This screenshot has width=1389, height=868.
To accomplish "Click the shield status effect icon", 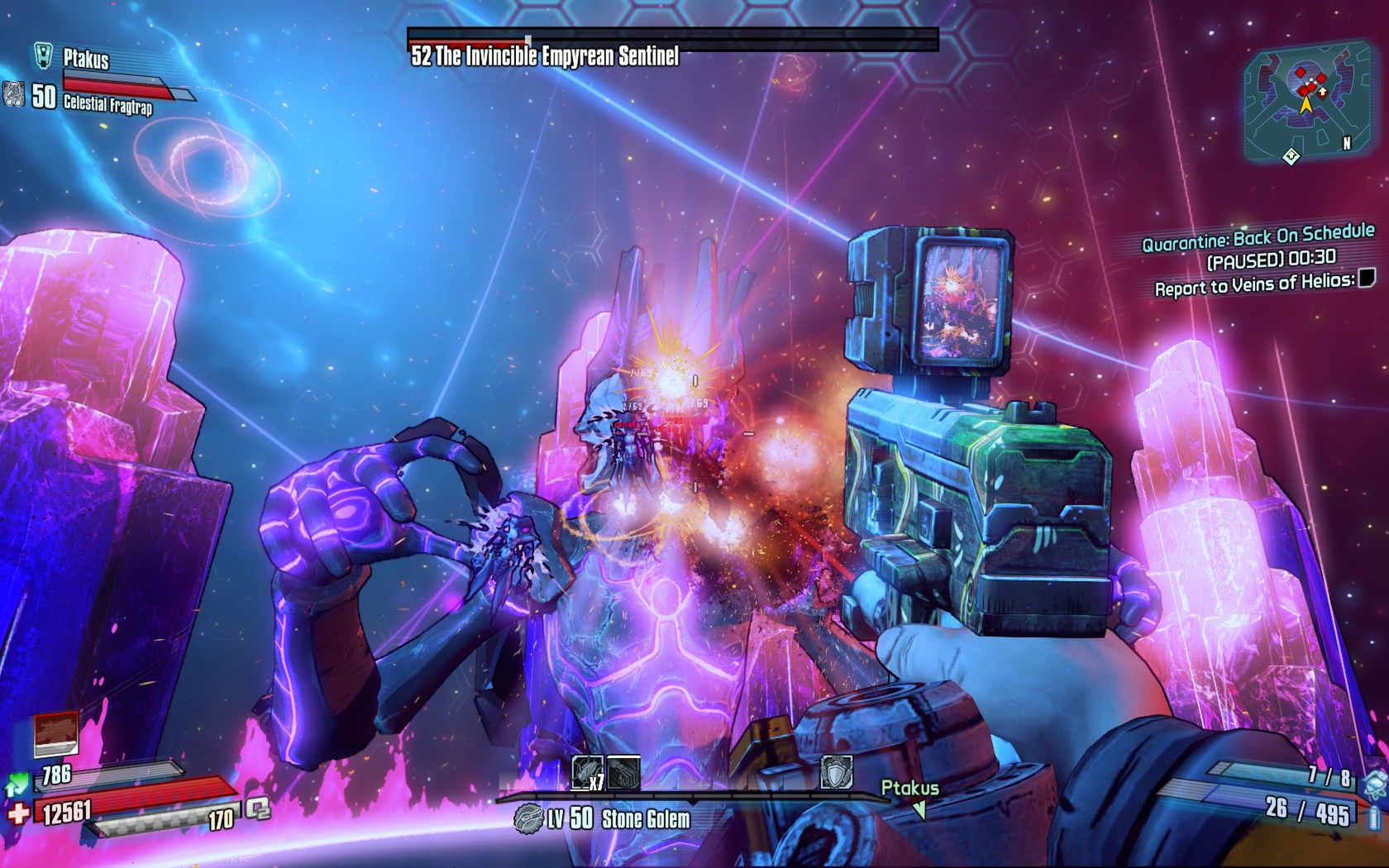I will tap(835, 772).
